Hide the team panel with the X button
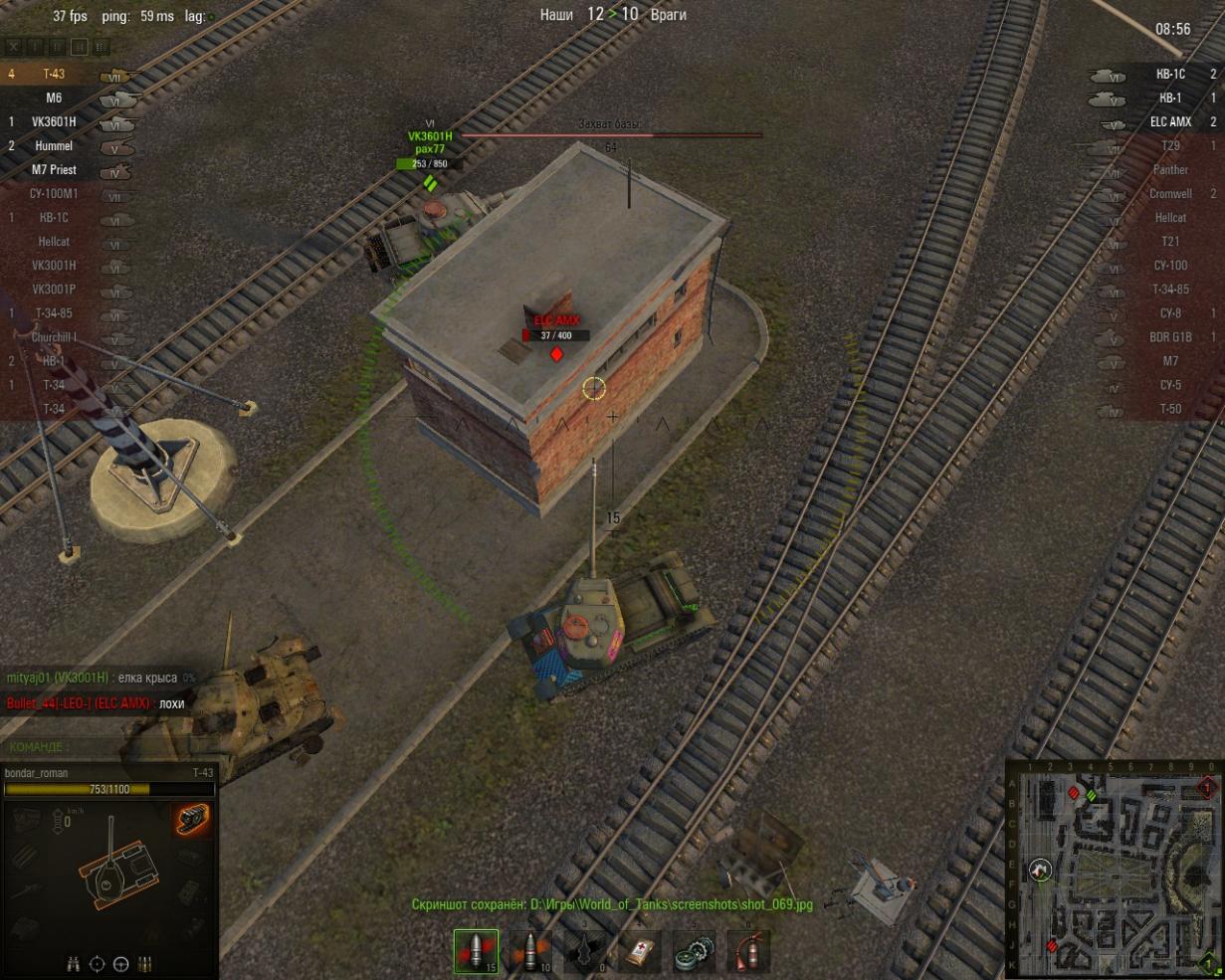The width and height of the screenshot is (1225, 980). tap(13, 47)
